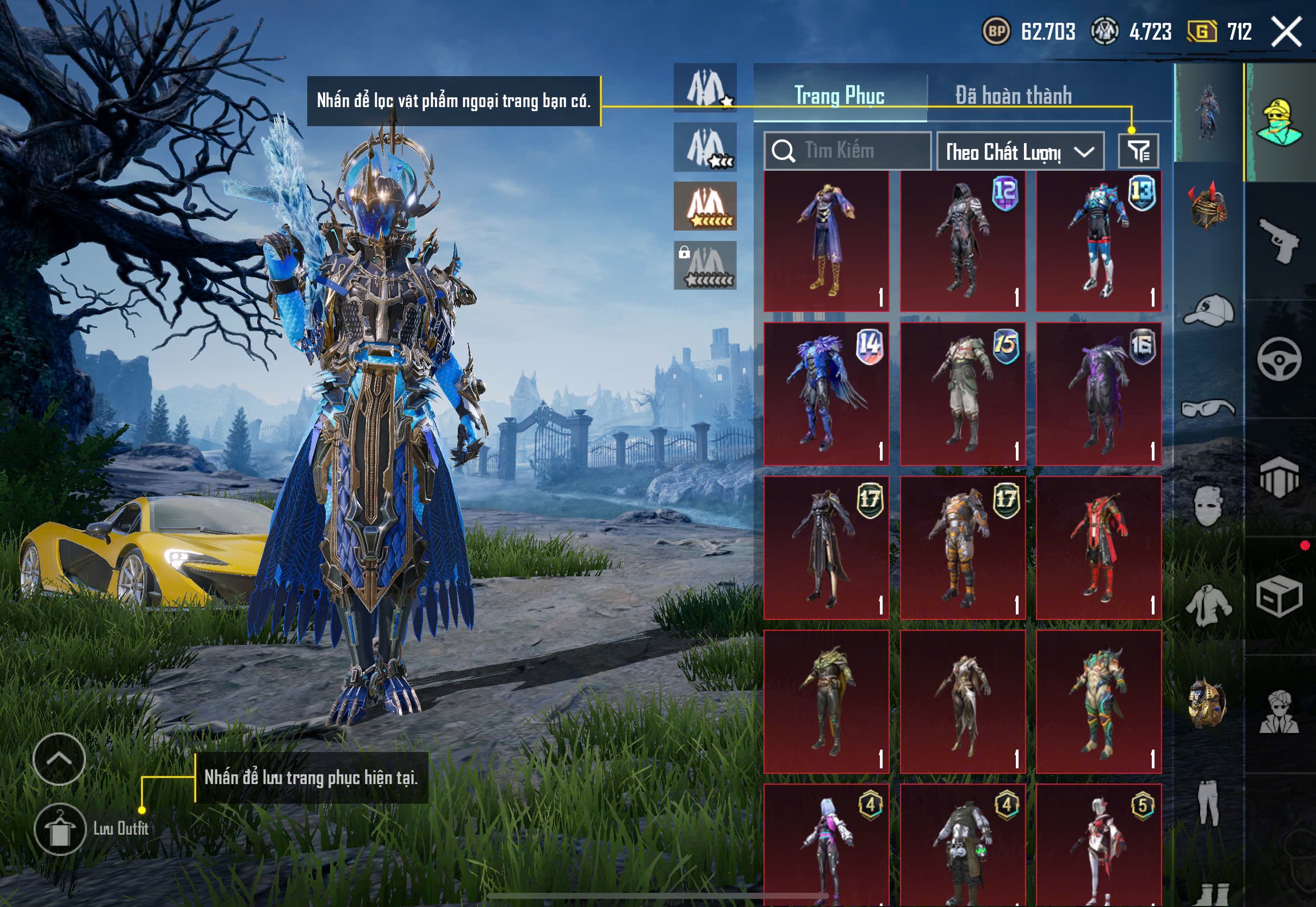Open the locked outfit preset slot

pyautogui.click(x=705, y=265)
